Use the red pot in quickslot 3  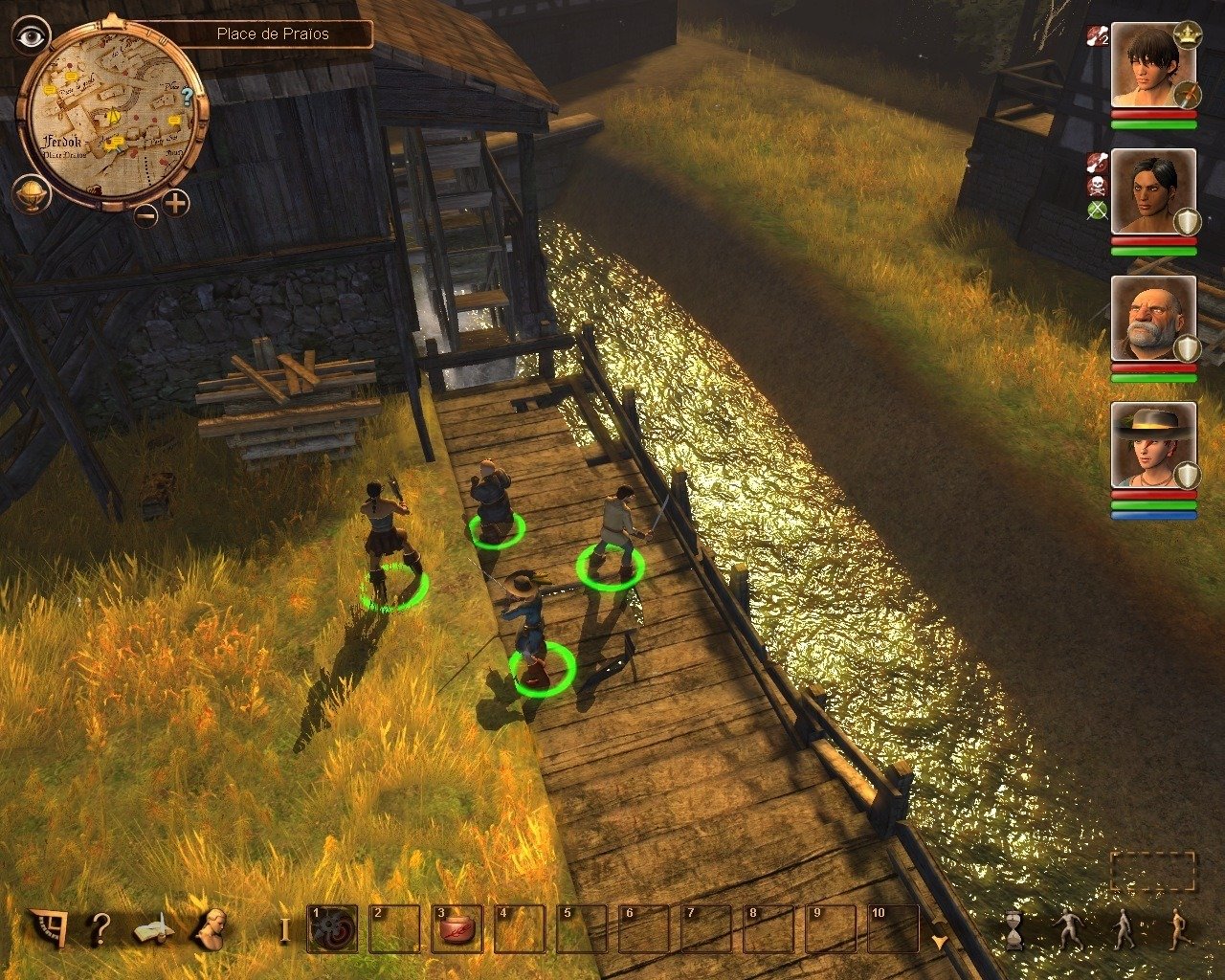pos(457,928)
